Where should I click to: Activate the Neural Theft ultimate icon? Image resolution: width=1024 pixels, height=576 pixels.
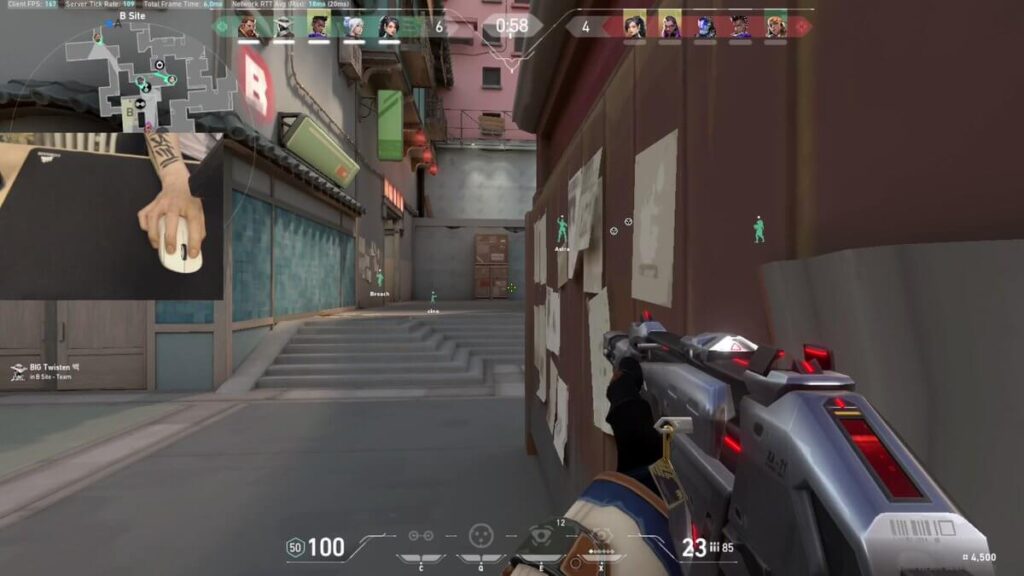coord(601,536)
